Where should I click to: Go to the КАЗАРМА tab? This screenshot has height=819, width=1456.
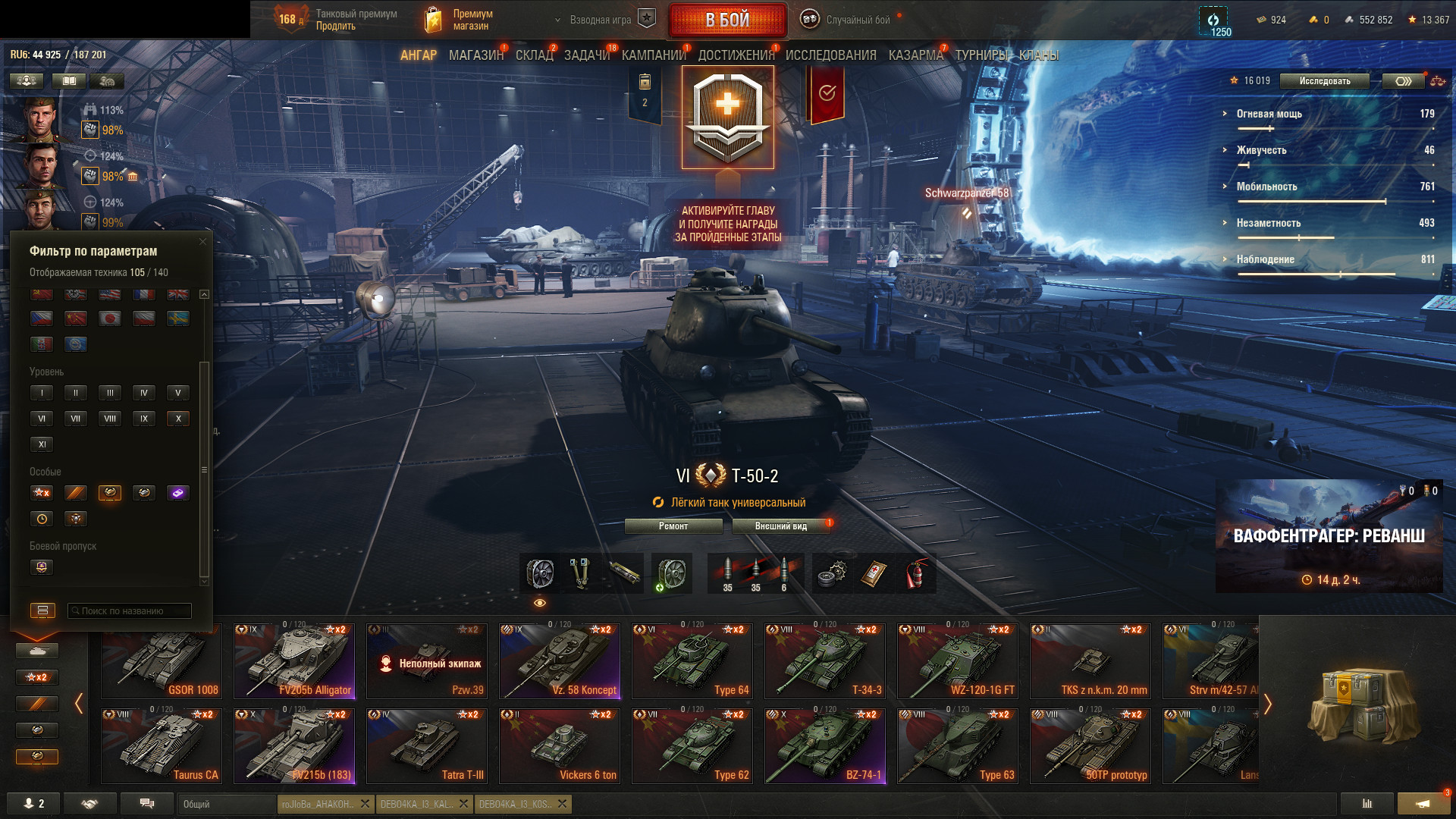pyautogui.click(x=915, y=55)
